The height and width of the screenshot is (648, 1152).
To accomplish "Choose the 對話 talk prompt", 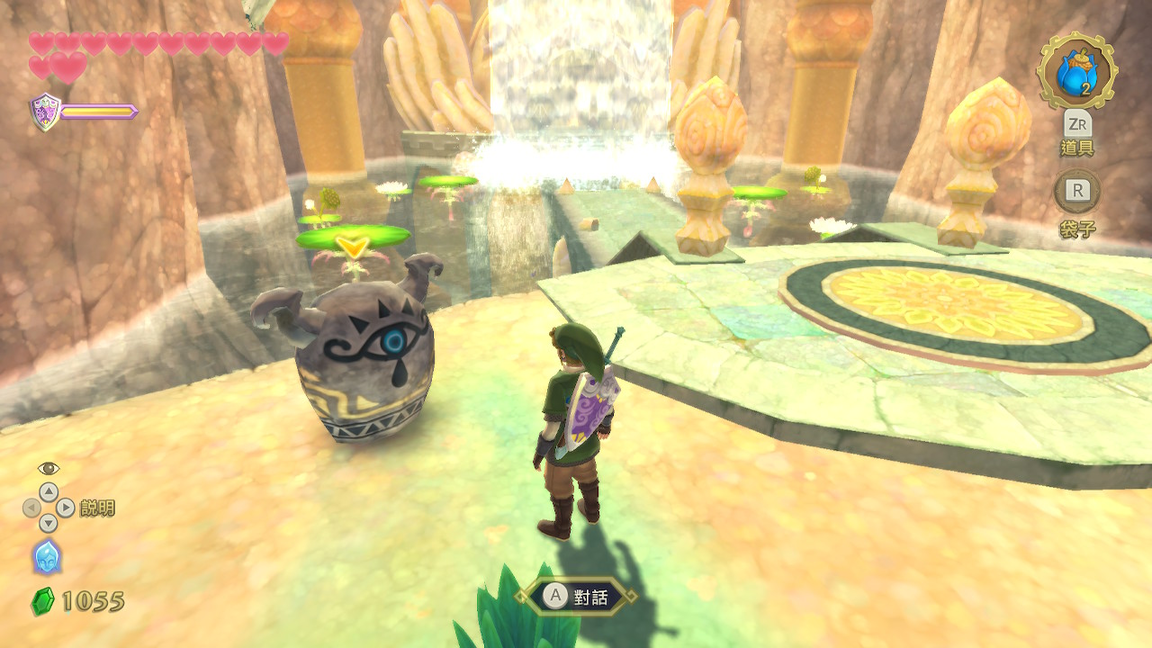I will pyautogui.click(x=576, y=597).
